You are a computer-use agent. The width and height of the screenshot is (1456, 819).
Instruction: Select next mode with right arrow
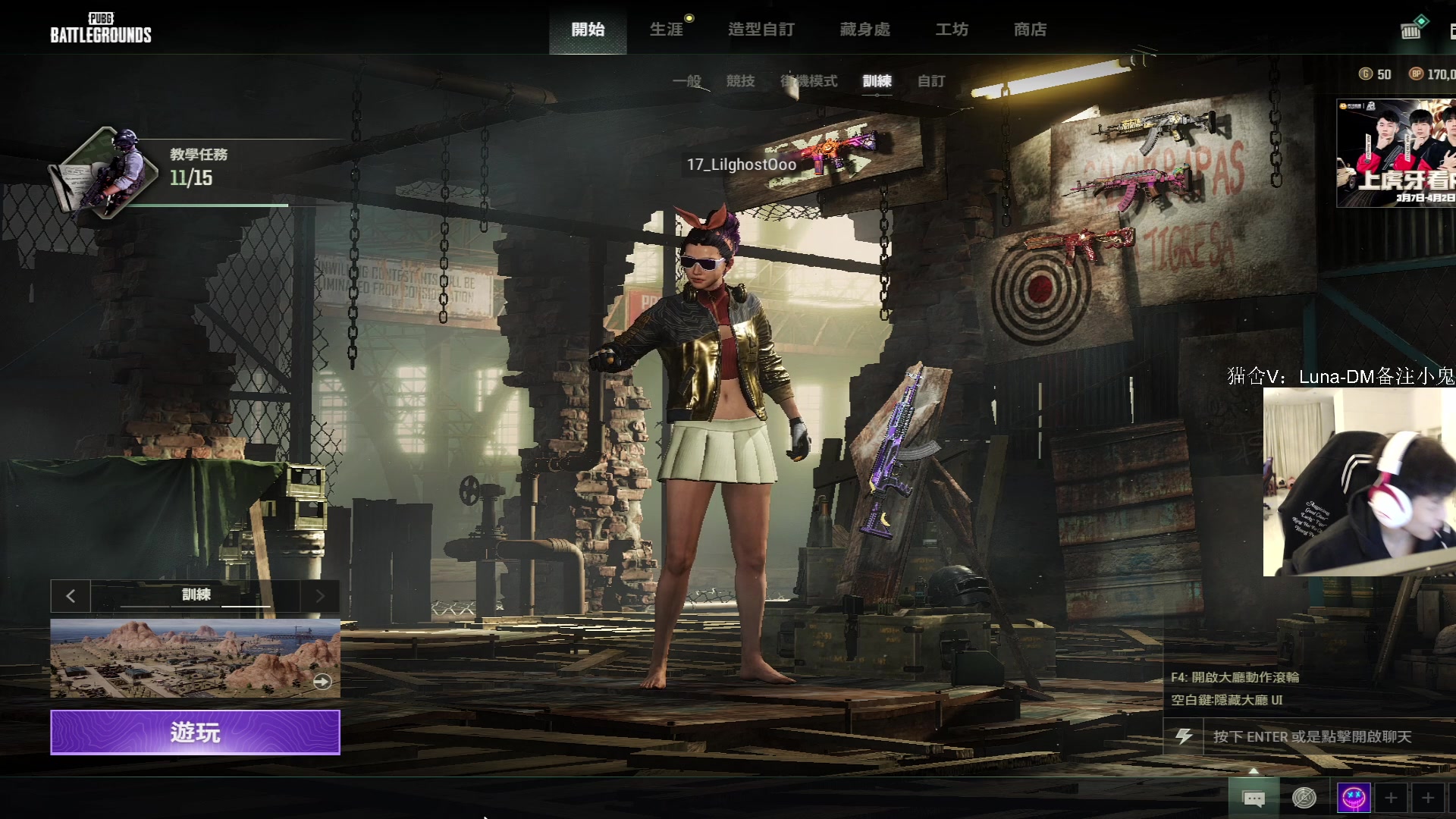click(x=320, y=596)
